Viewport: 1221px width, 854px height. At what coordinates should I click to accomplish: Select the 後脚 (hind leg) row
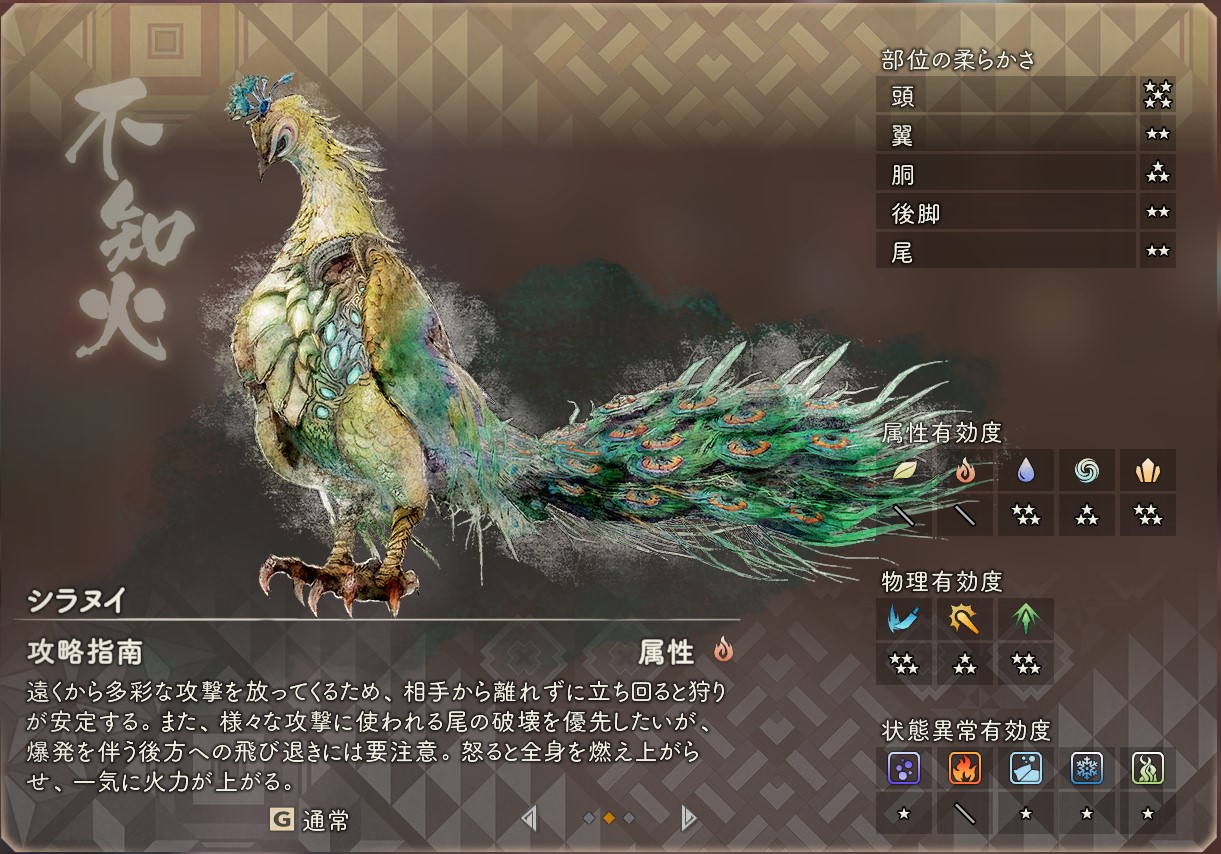1006,212
